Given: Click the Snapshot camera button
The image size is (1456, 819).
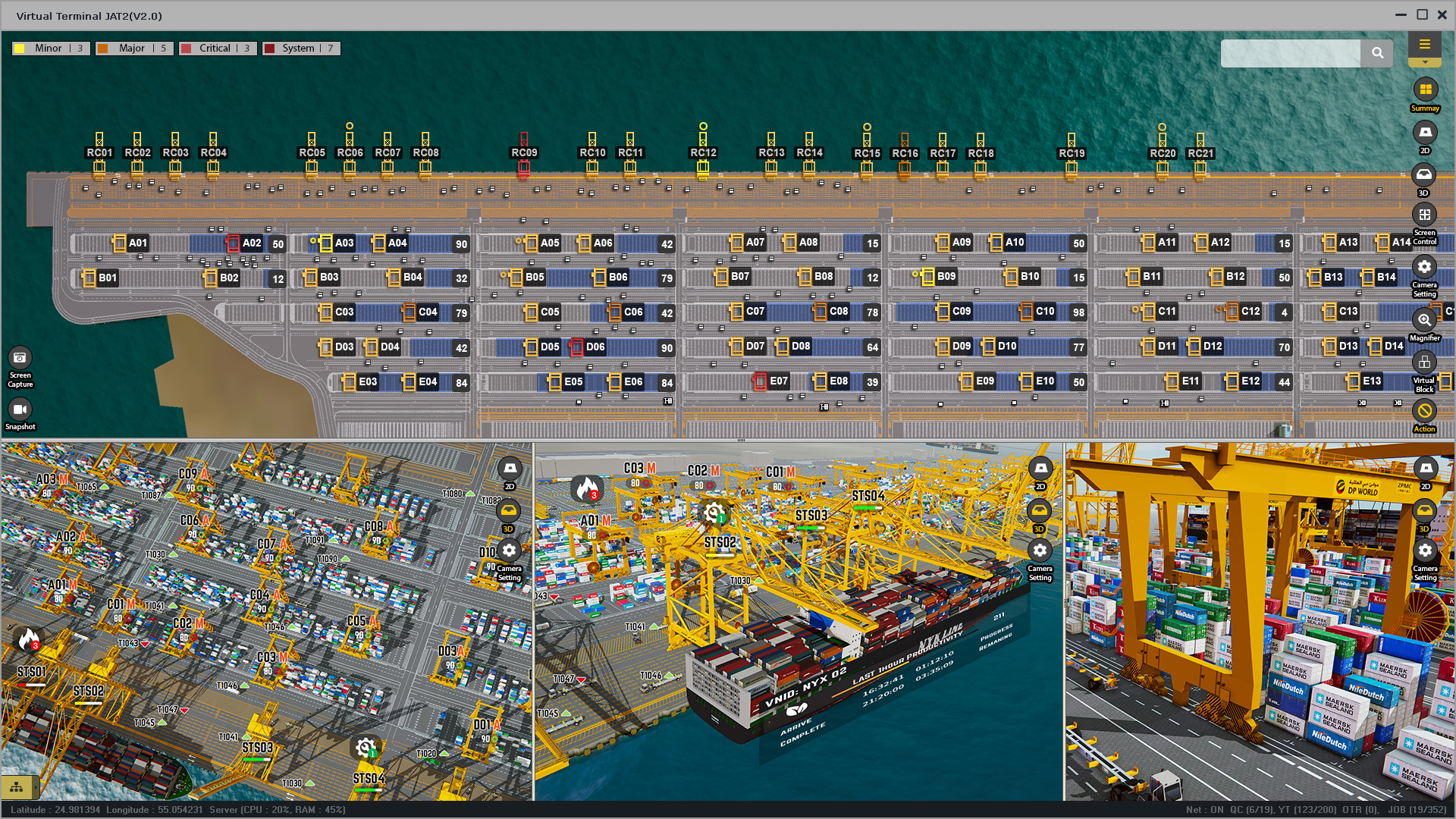Looking at the screenshot, I should [20, 410].
